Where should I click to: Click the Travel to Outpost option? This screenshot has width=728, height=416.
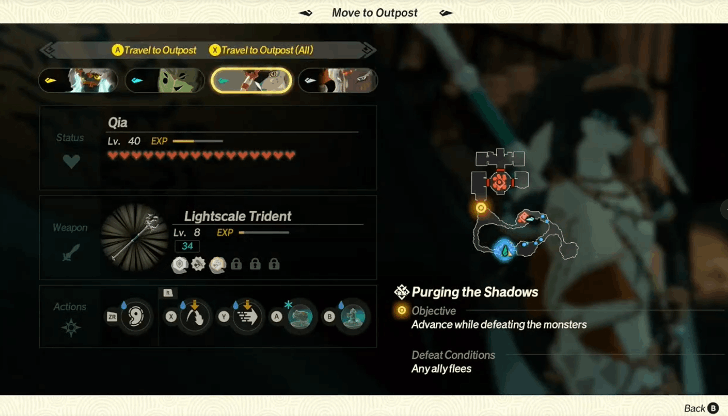[154, 50]
